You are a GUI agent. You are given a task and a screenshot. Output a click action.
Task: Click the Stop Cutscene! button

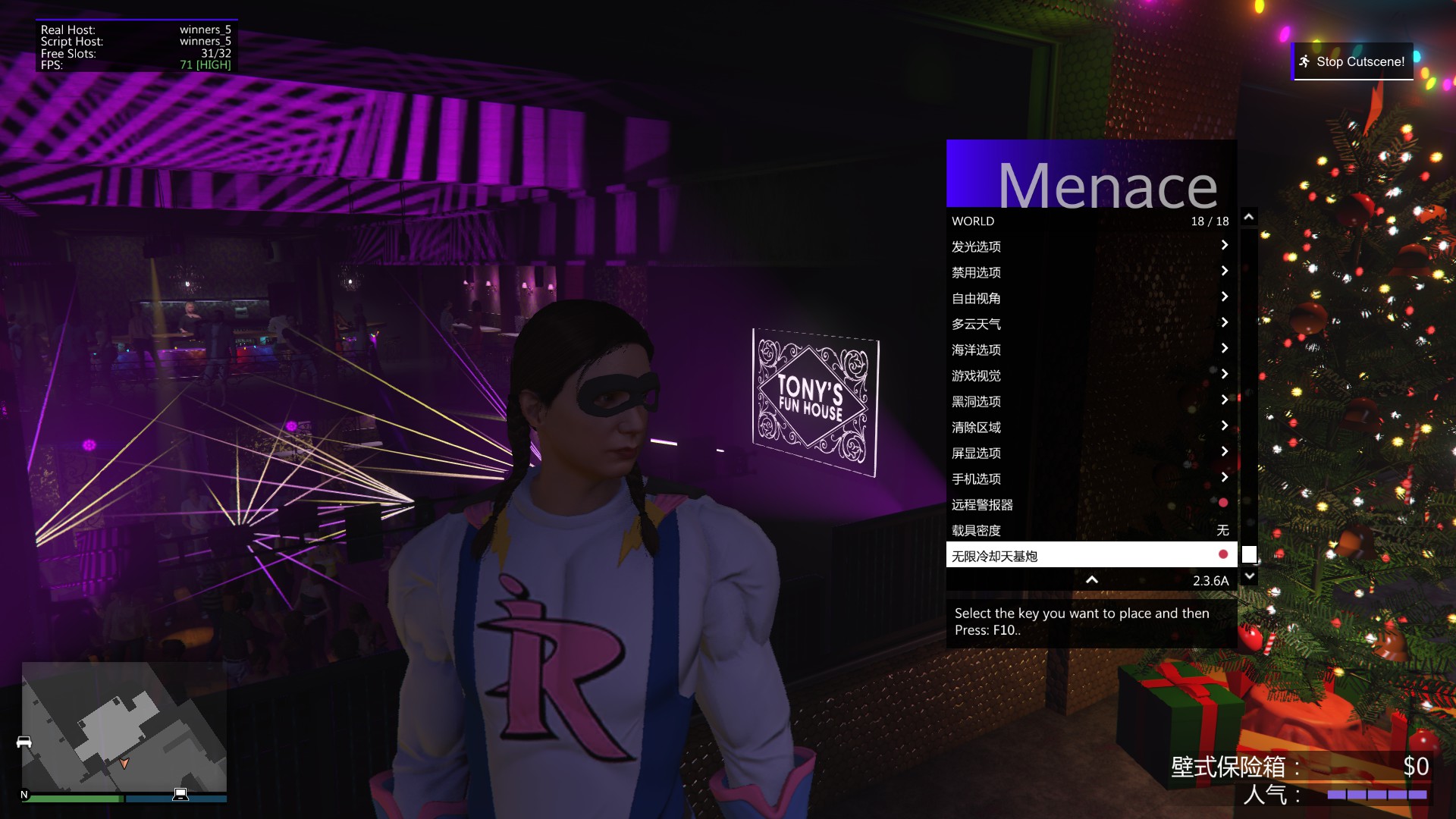point(1352,61)
